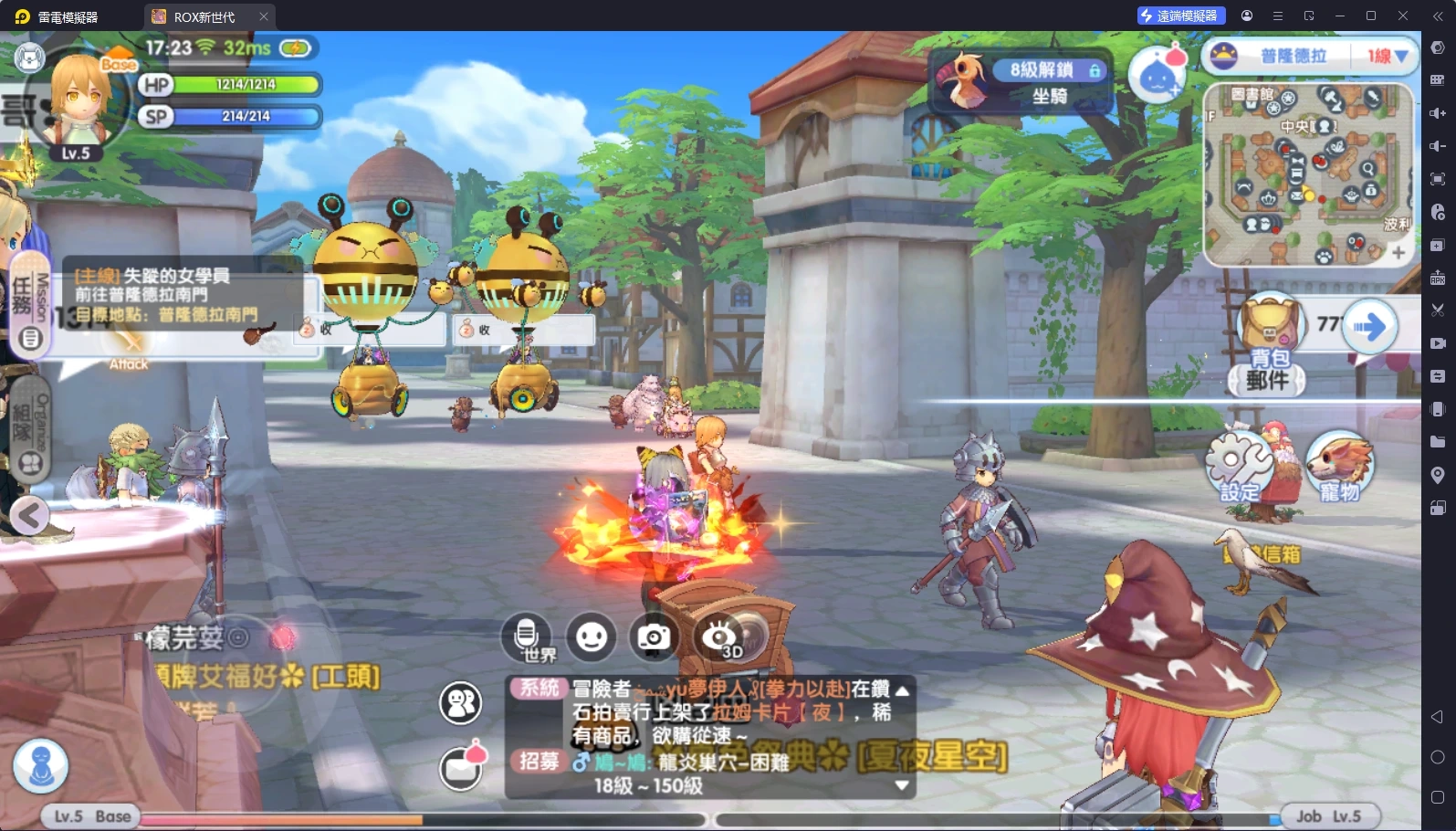
Task: Activate the 世界 voice chat microphone
Action: pyautogui.click(x=527, y=636)
